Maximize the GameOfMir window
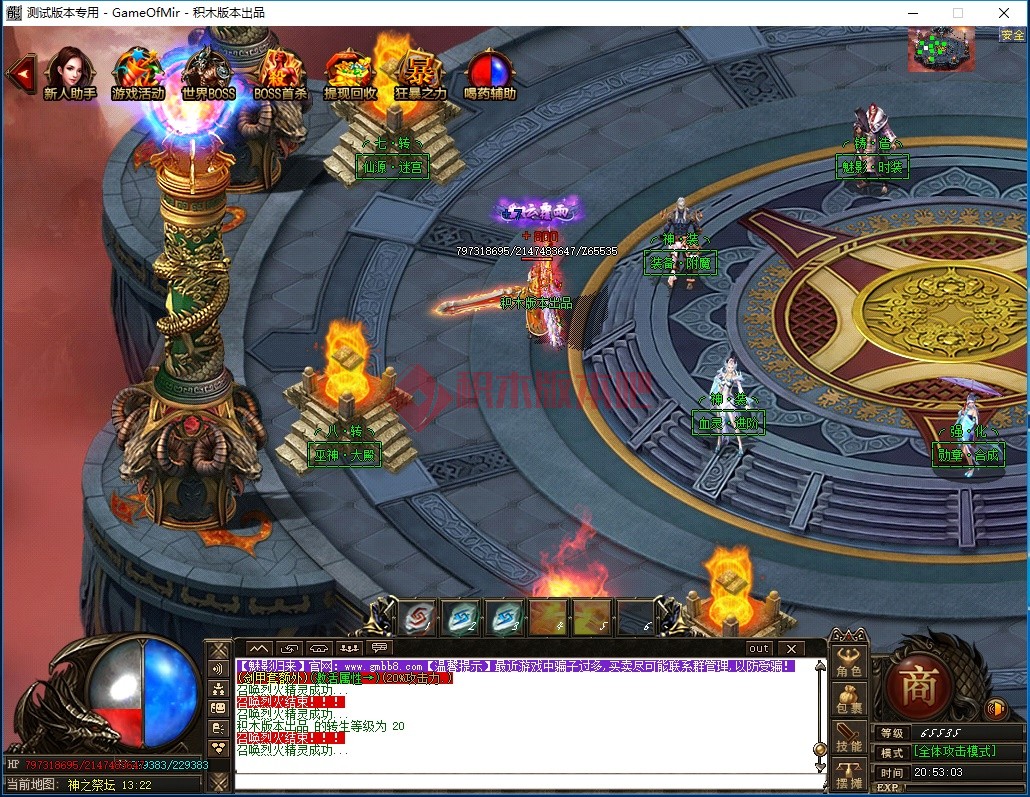 tap(957, 13)
